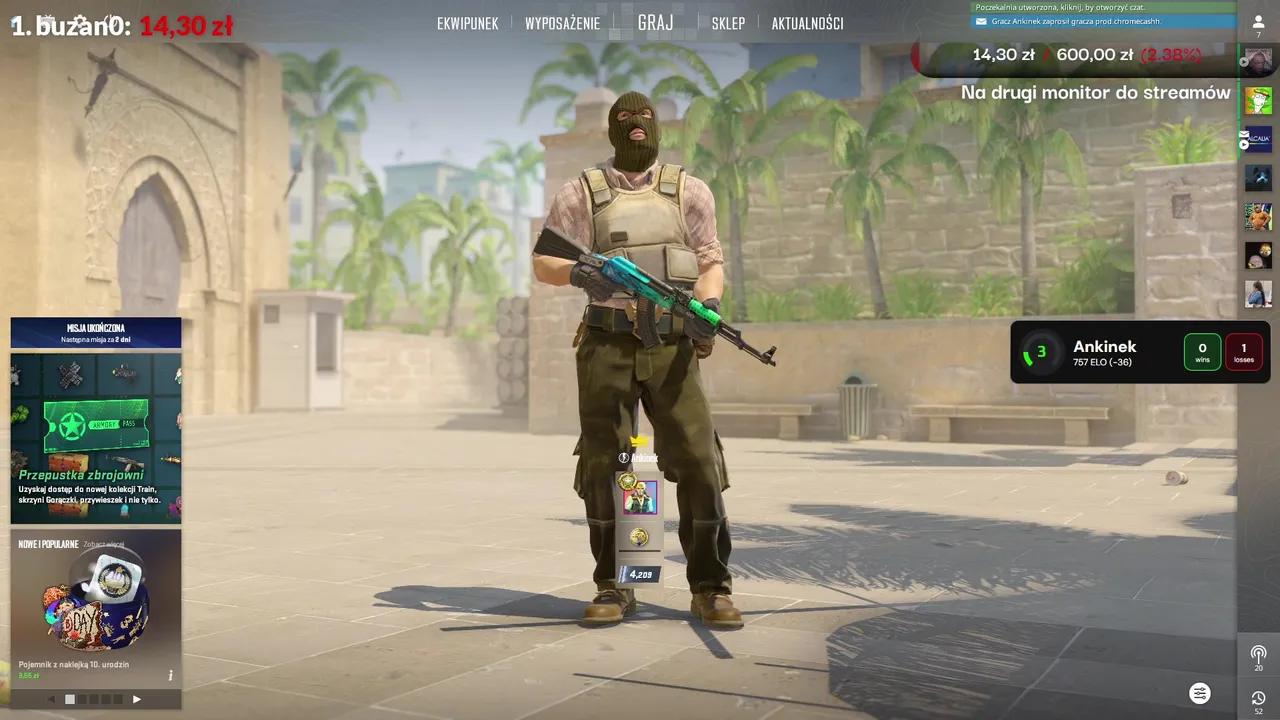Switch to the EKWIPUNEK tab
Viewport: 1280px width, 720px height.
tap(467, 22)
